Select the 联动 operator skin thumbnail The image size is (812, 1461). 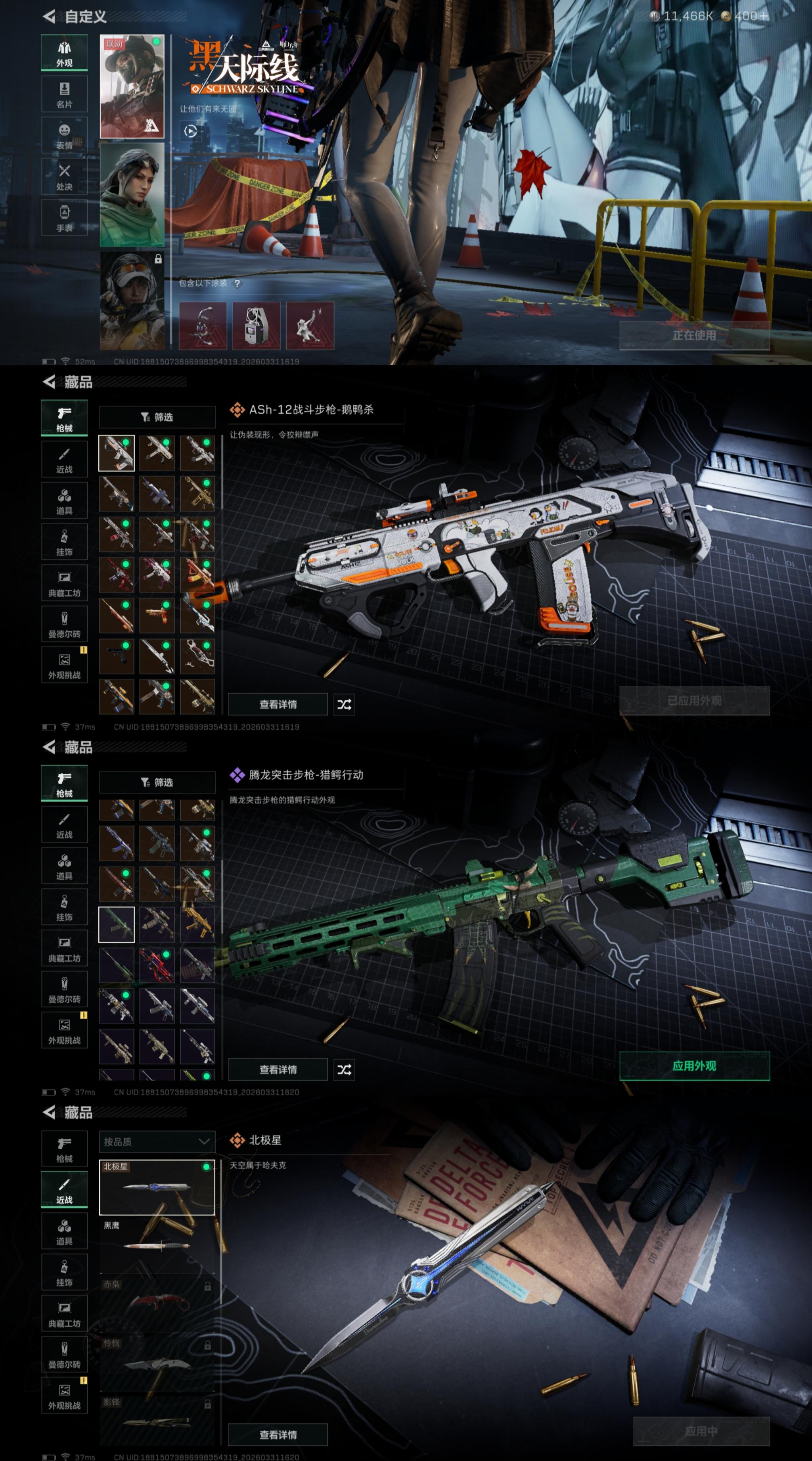coord(132,87)
